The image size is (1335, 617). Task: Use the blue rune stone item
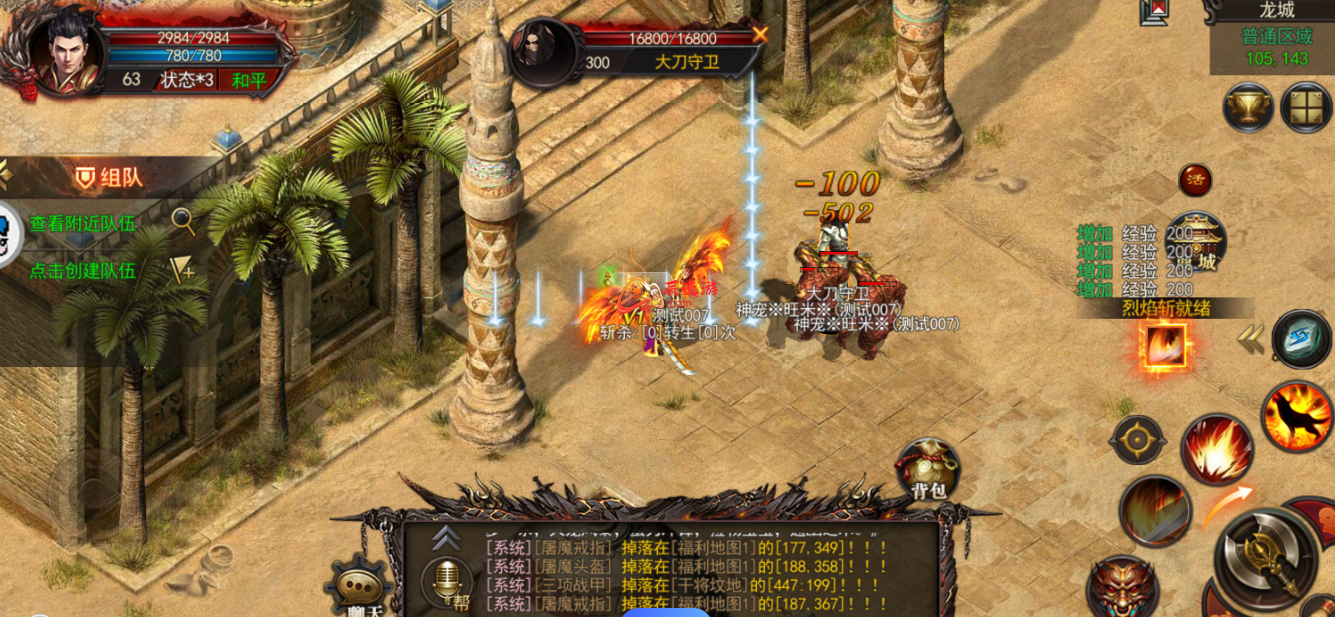coord(1301,339)
